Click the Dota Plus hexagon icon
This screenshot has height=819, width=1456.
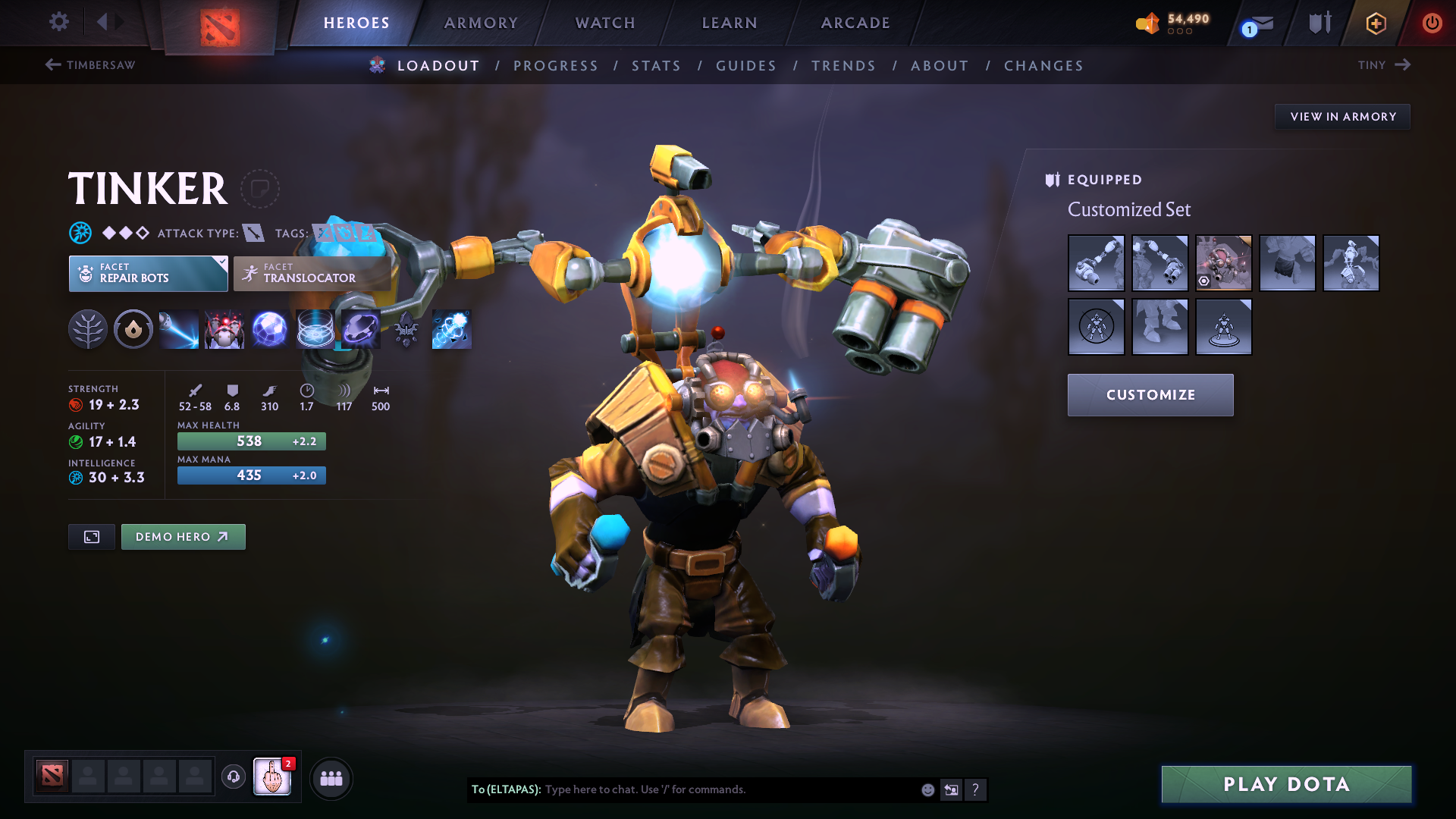pyautogui.click(x=1376, y=23)
